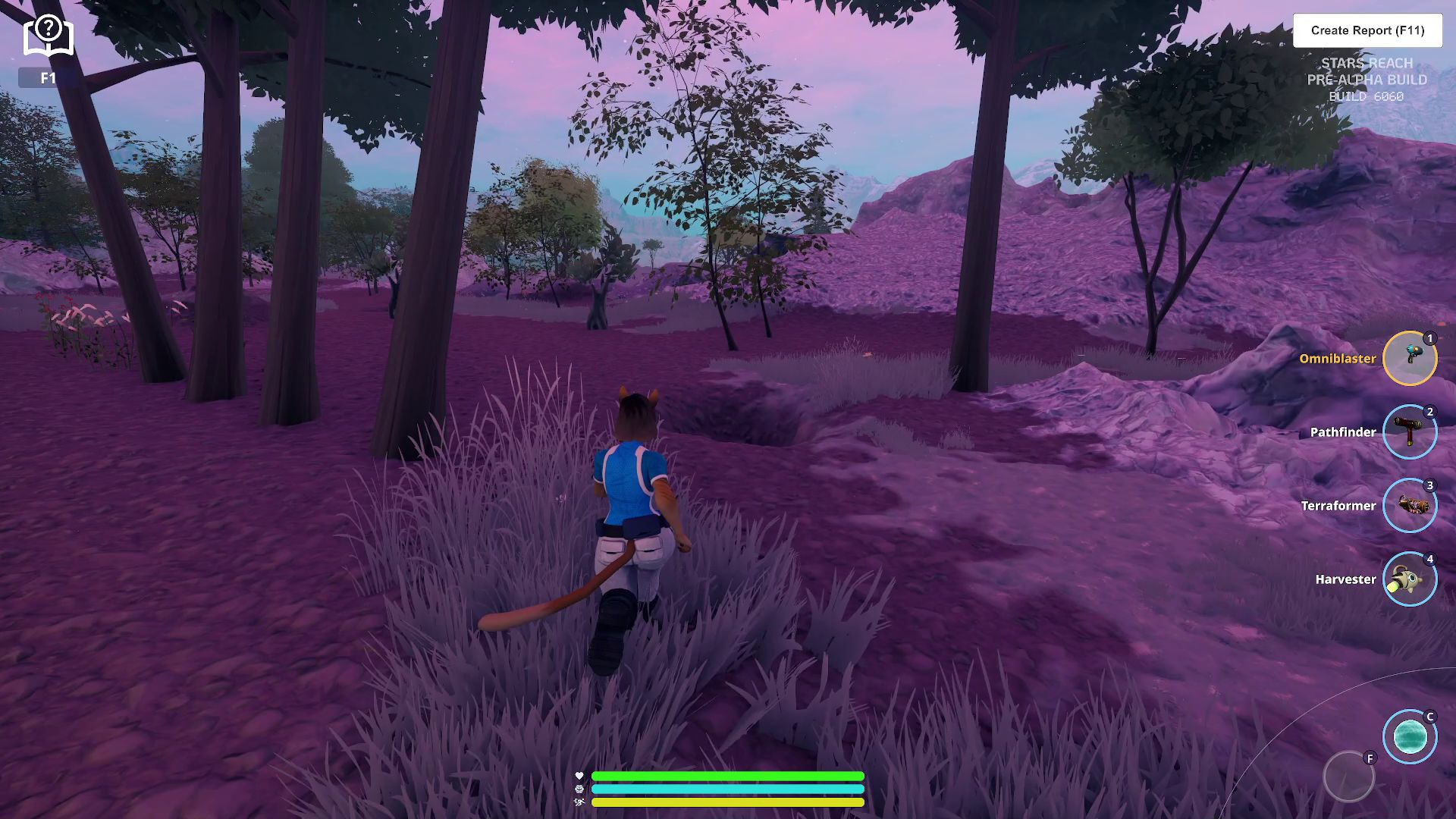Image resolution: width=1456 pixels, height=819 pixels.
Task: Click the grey circular ability button
Action: [x=1348, y=777]
